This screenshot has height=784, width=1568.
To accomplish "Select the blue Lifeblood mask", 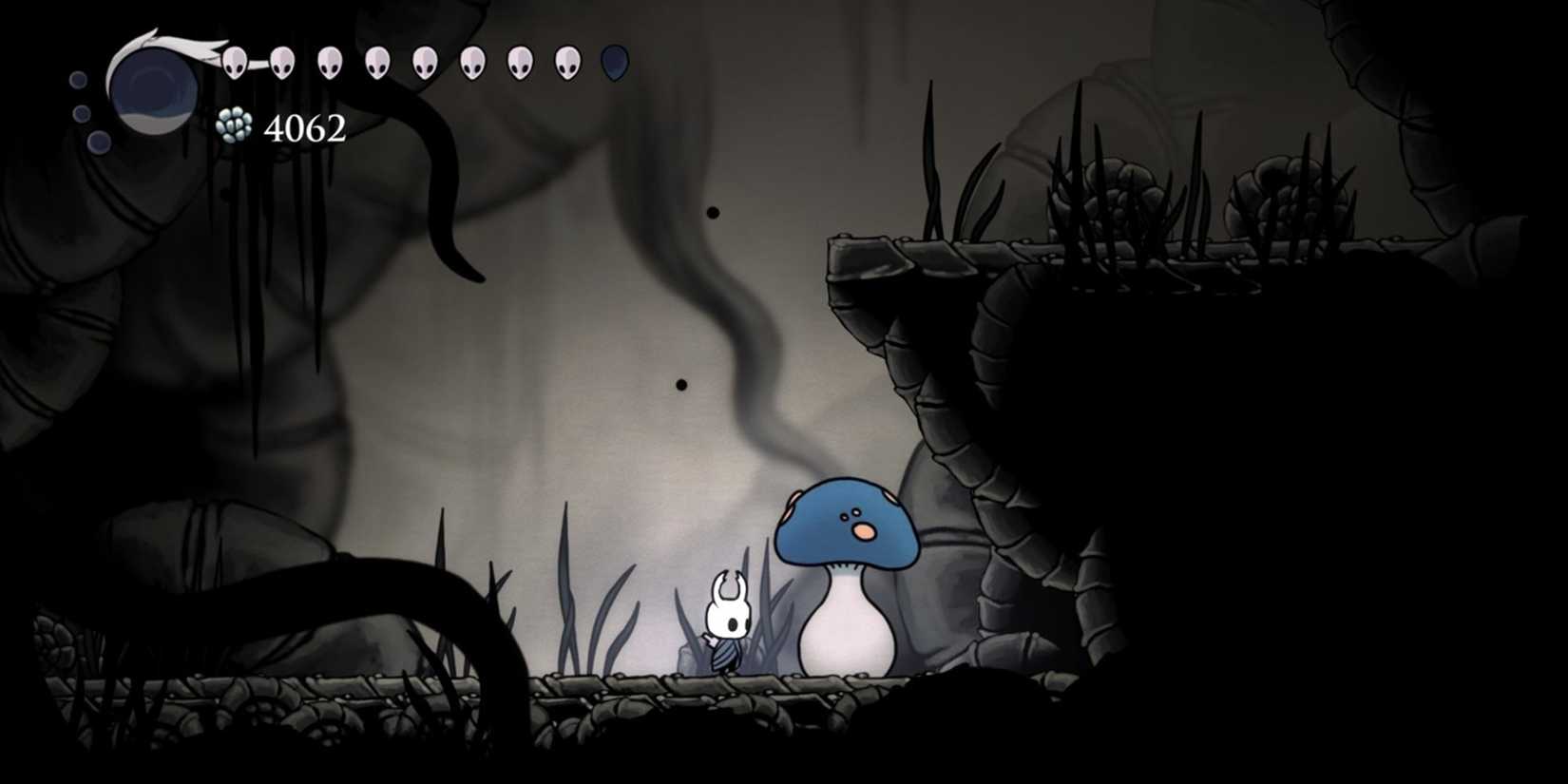I will pyautogui.click(x=614, y=64).
